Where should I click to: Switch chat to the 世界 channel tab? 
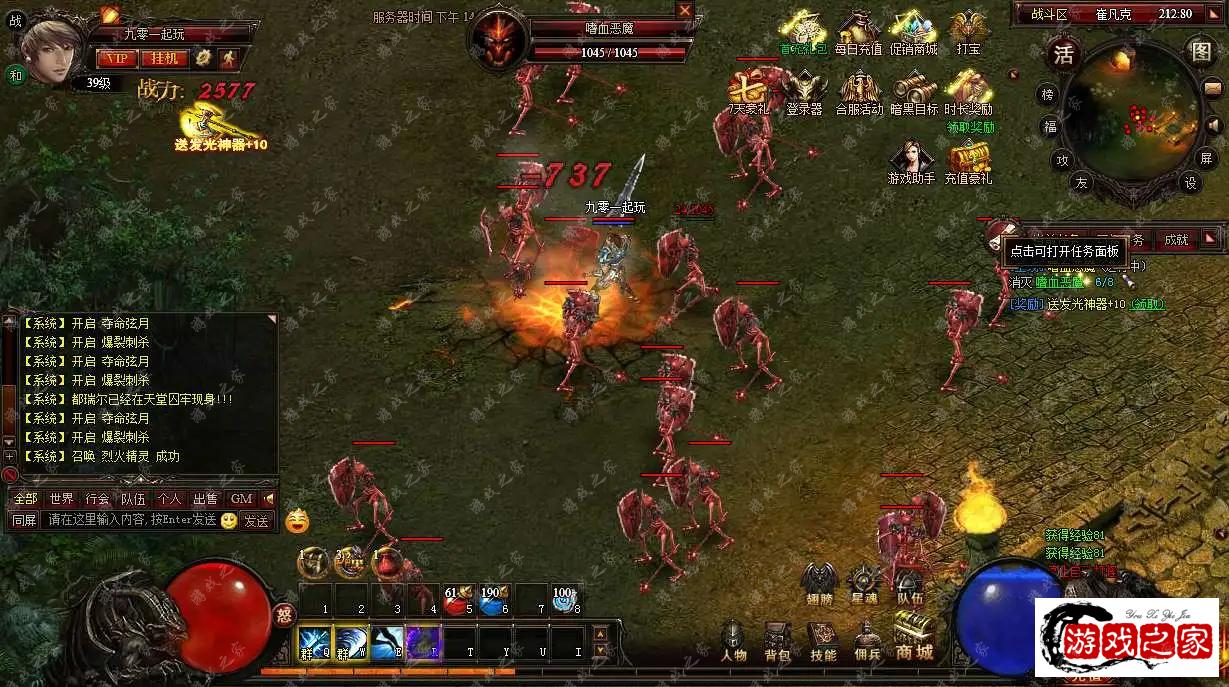click(62, 498)
